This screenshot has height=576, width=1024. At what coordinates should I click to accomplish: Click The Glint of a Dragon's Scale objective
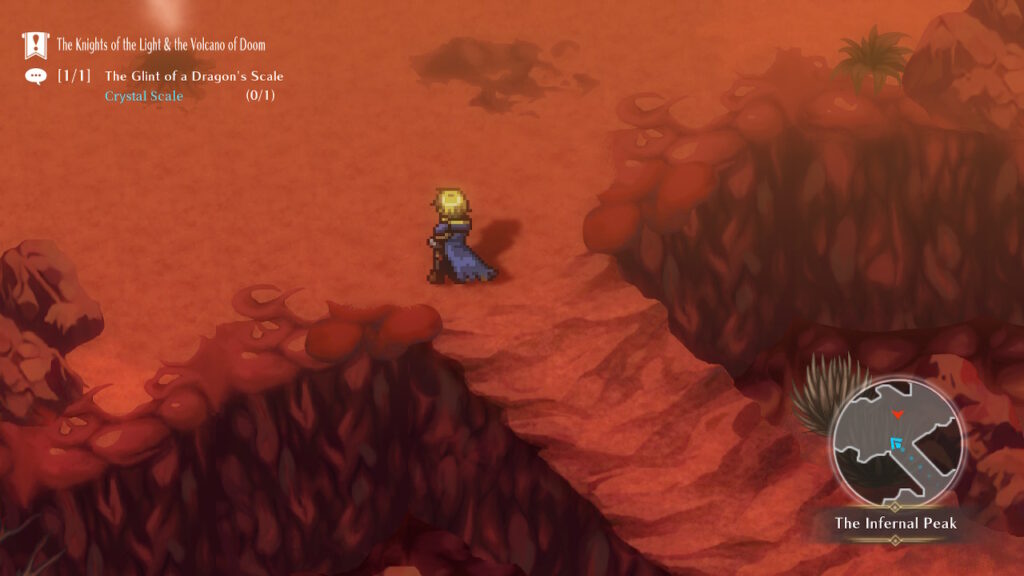pos(194,76)
